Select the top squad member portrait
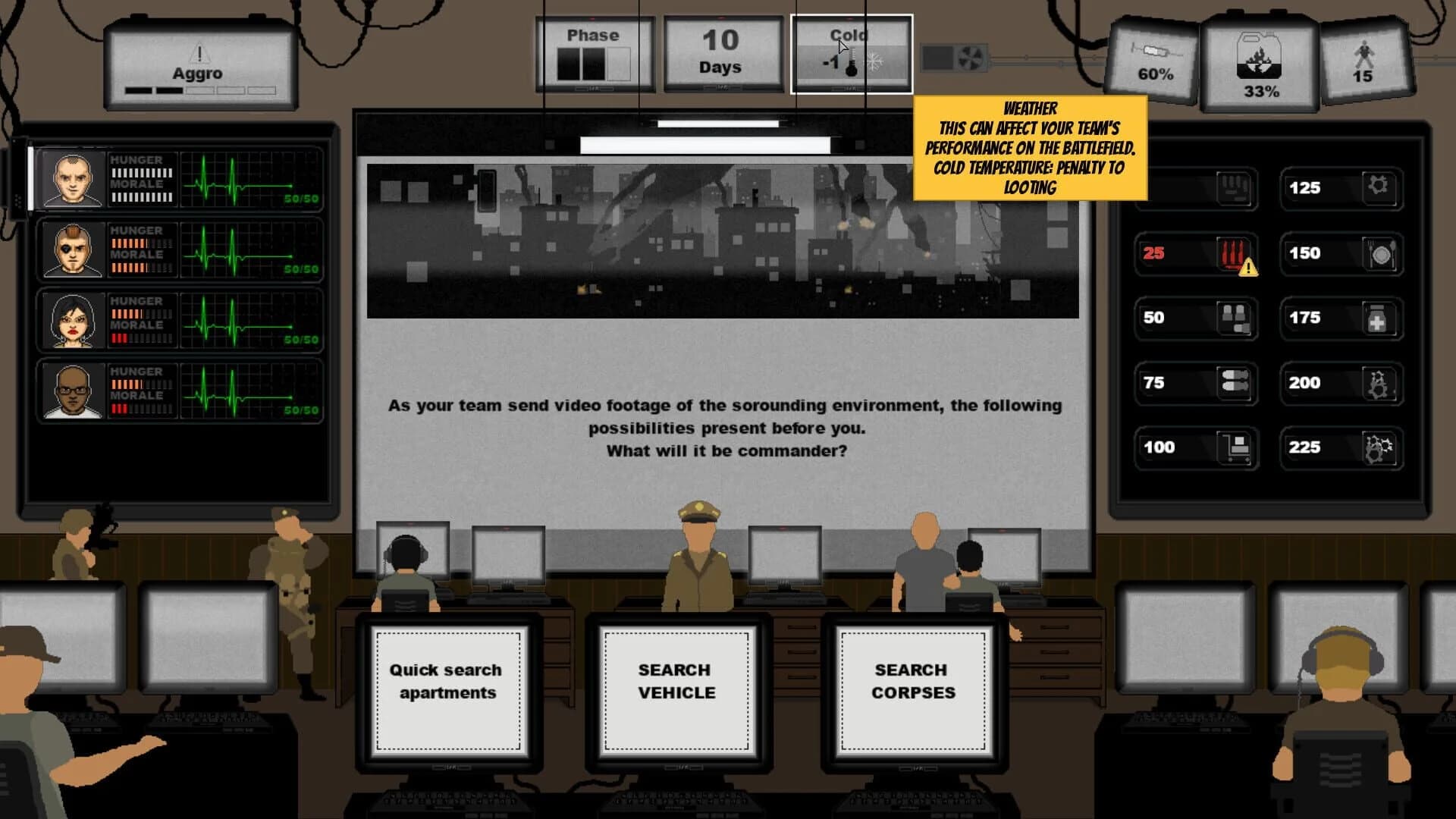Viewport: 1456px width, 819px height. (72, 179)
